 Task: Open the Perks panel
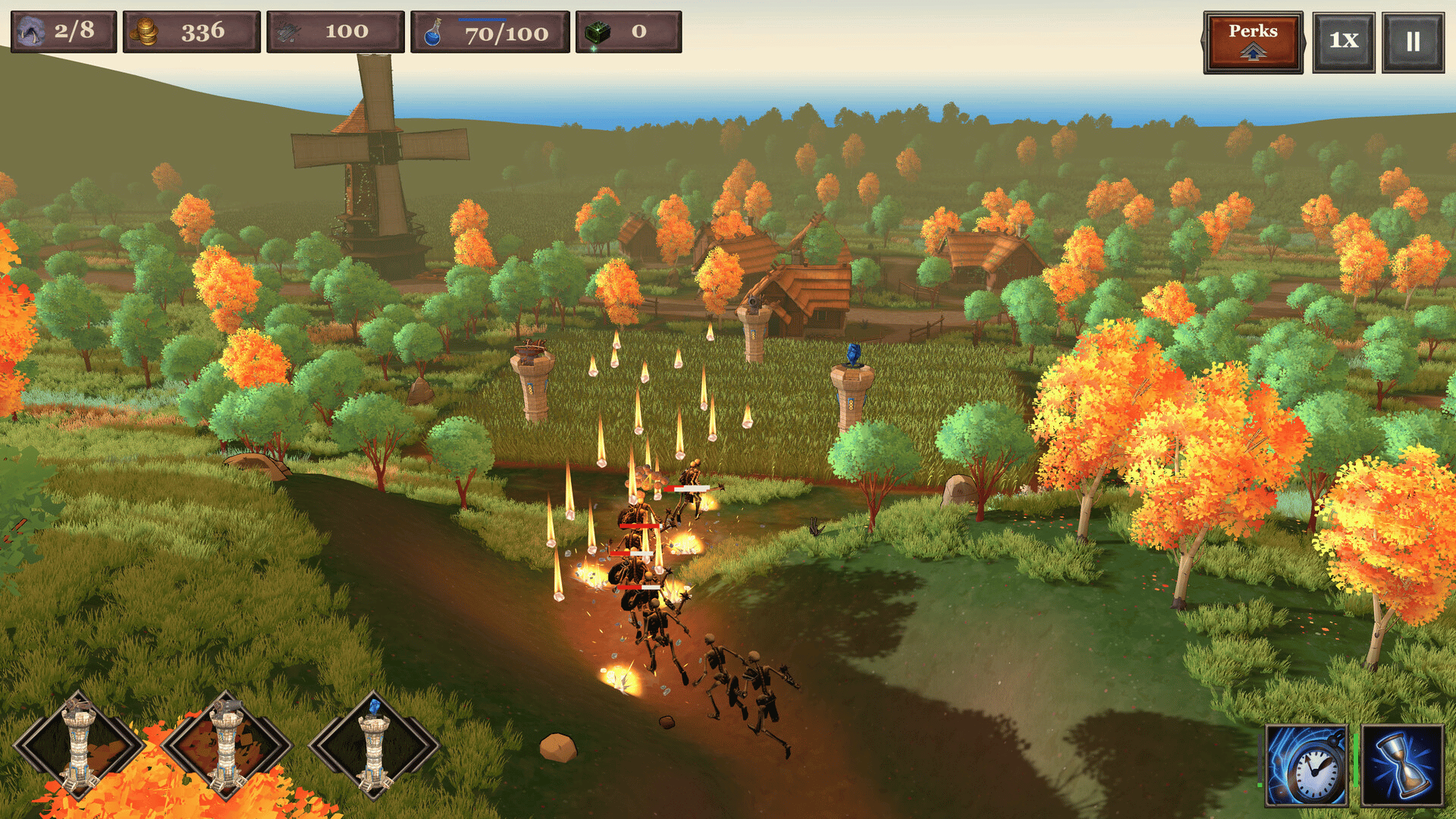[x=1253, y=42]
